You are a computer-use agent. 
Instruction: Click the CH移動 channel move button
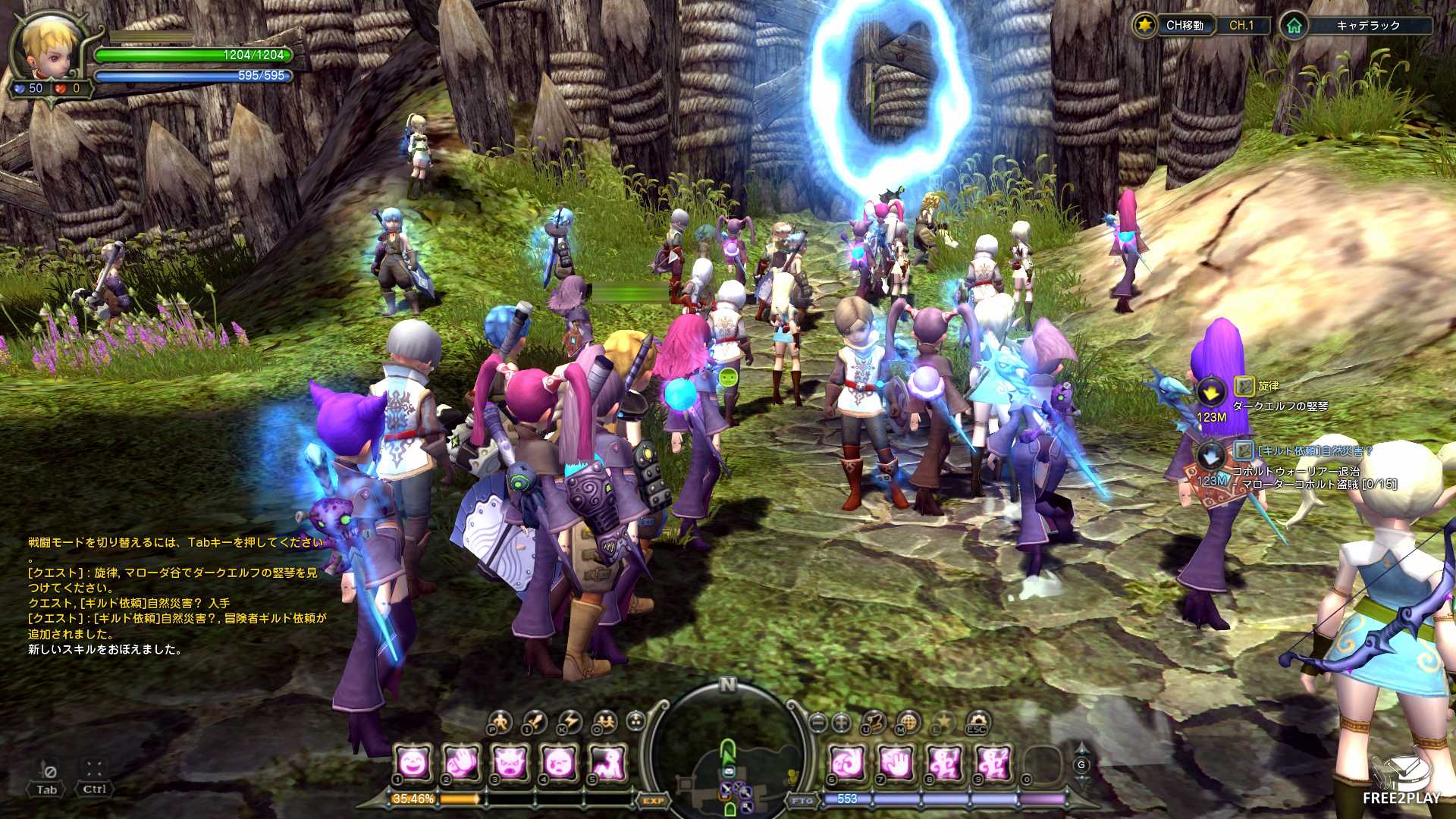(1186, 25)
